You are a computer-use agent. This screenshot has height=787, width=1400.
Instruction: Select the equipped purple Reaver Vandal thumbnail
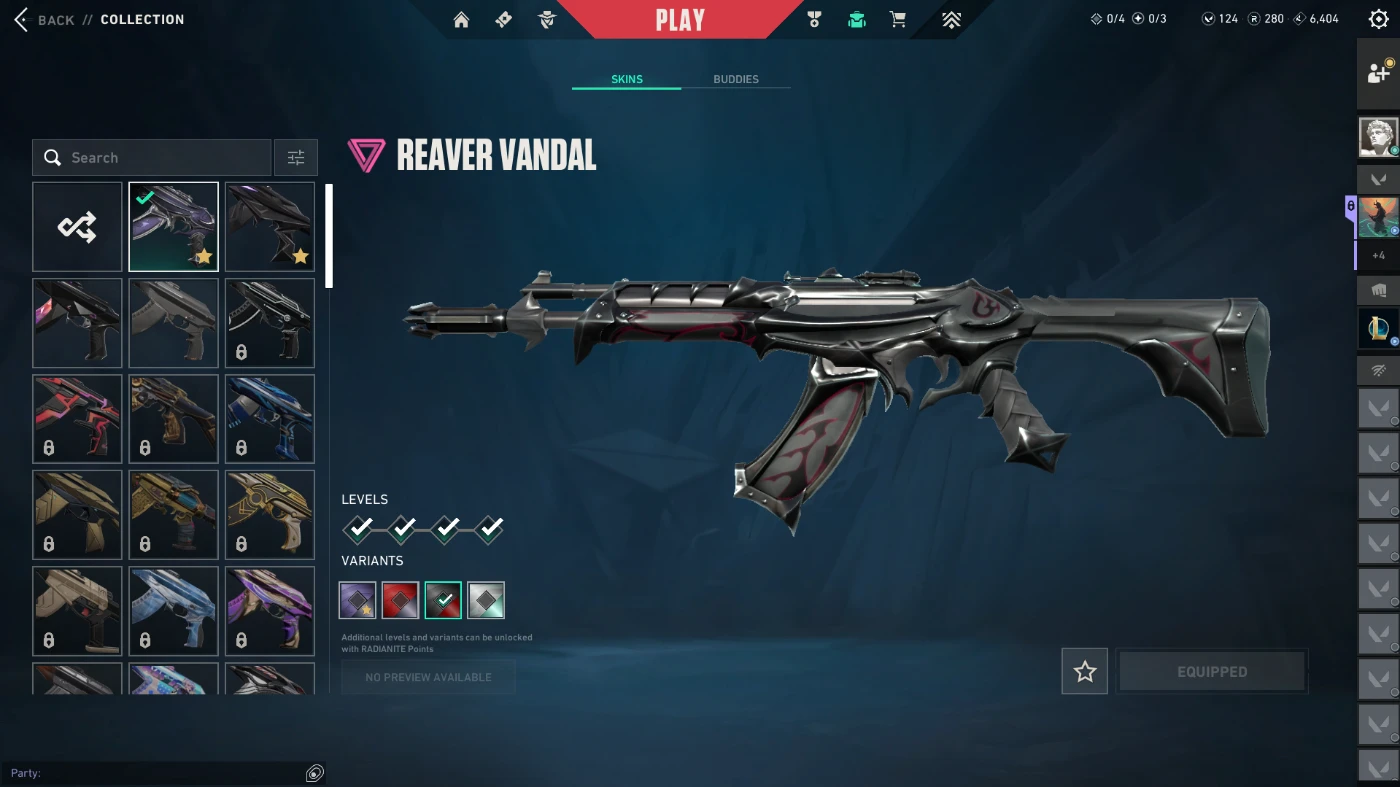click(x=173, y=227)
